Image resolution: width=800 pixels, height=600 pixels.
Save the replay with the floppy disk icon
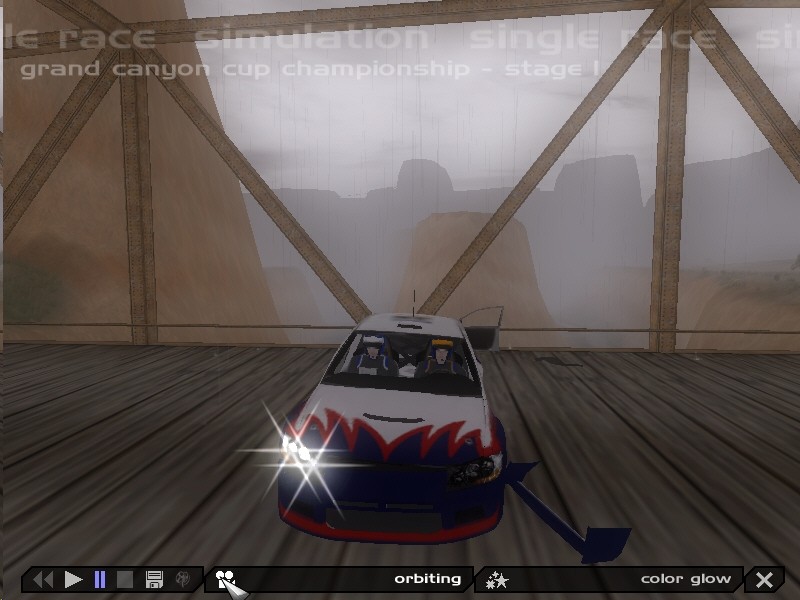(154, 579)
